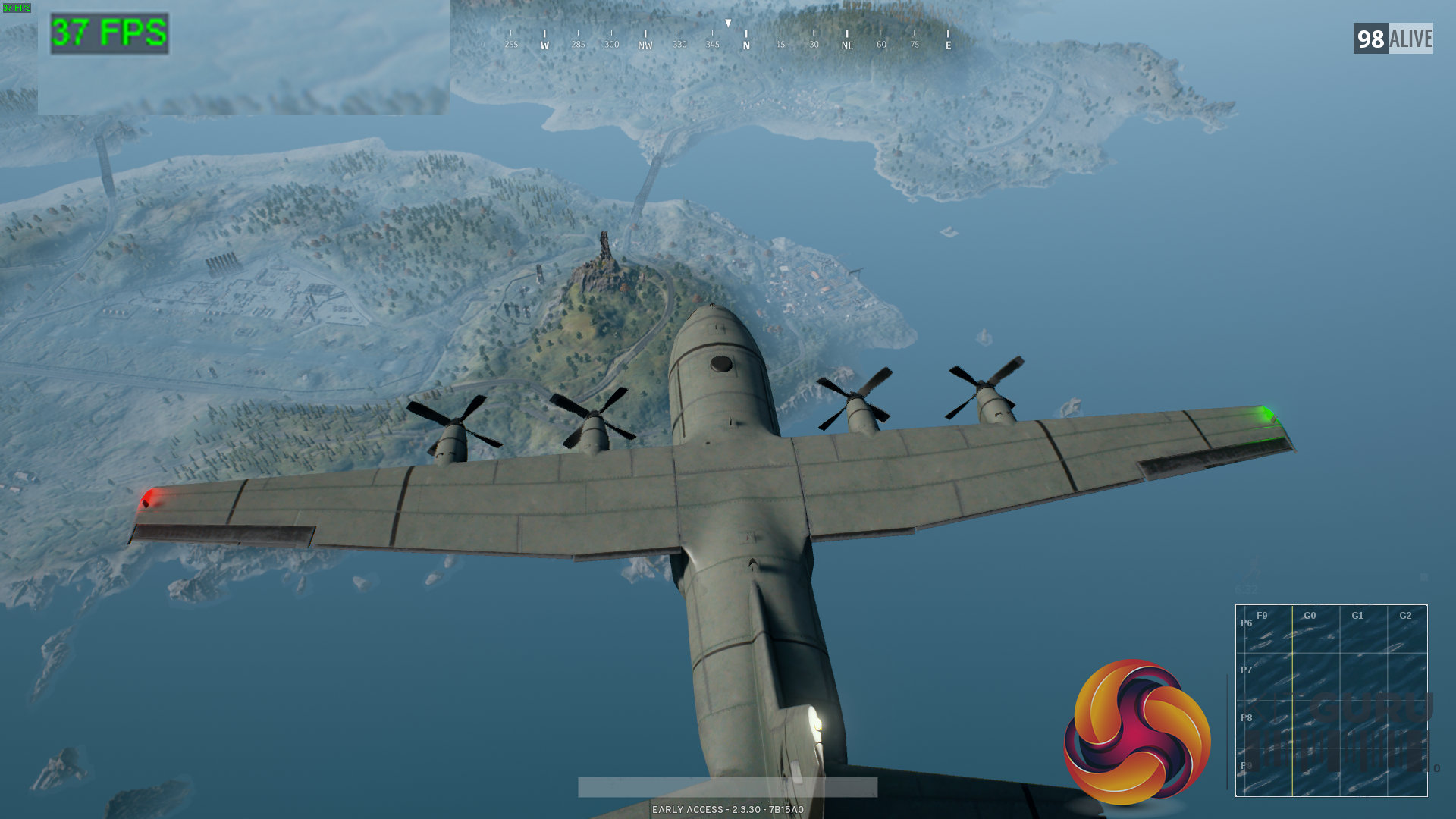Viewport: 1456px width, 819px height.
Task: Click the minimap in the corner
Action: 1331,700
